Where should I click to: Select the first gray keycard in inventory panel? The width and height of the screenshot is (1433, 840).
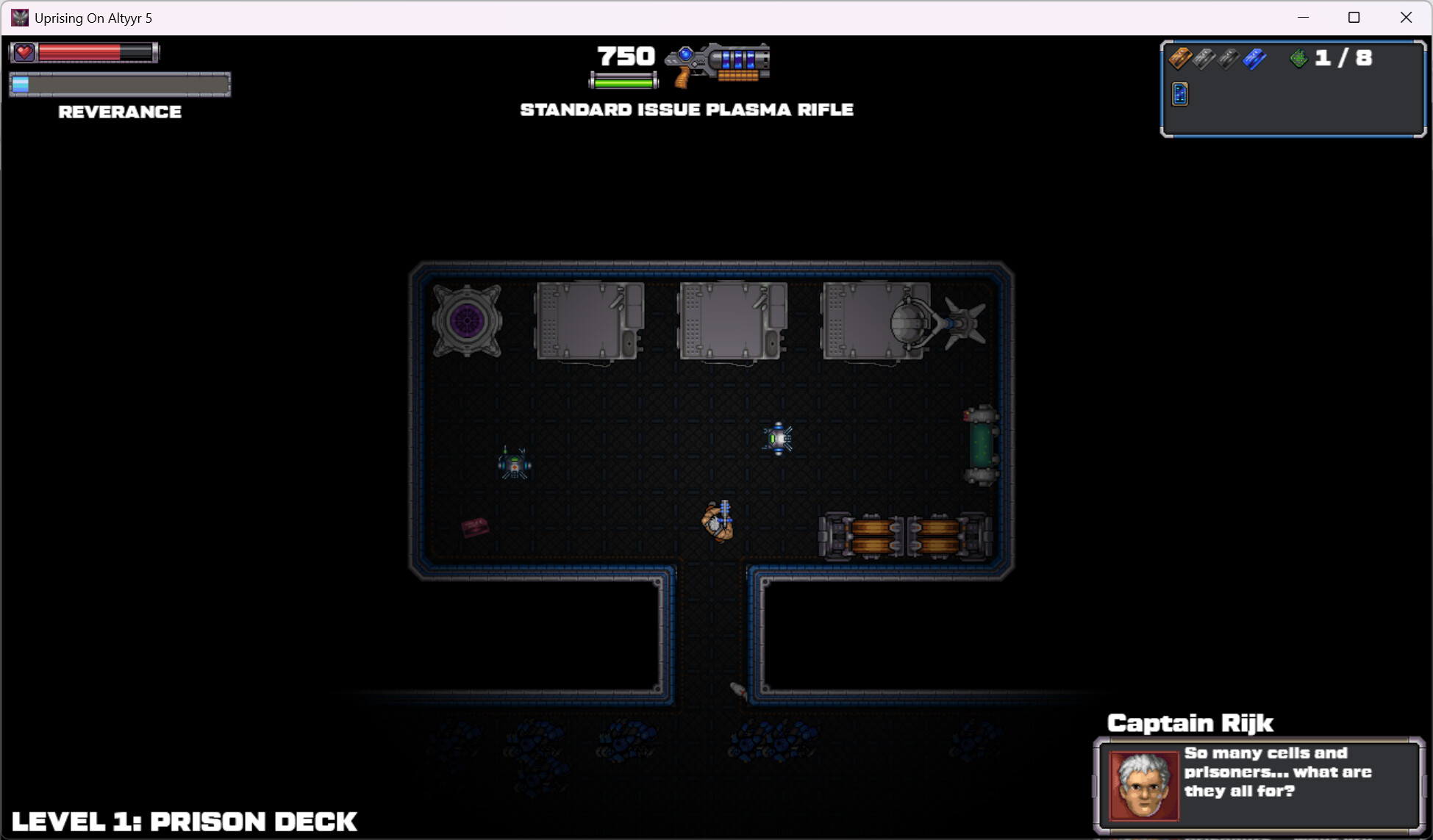click(x=1204, y=59)
